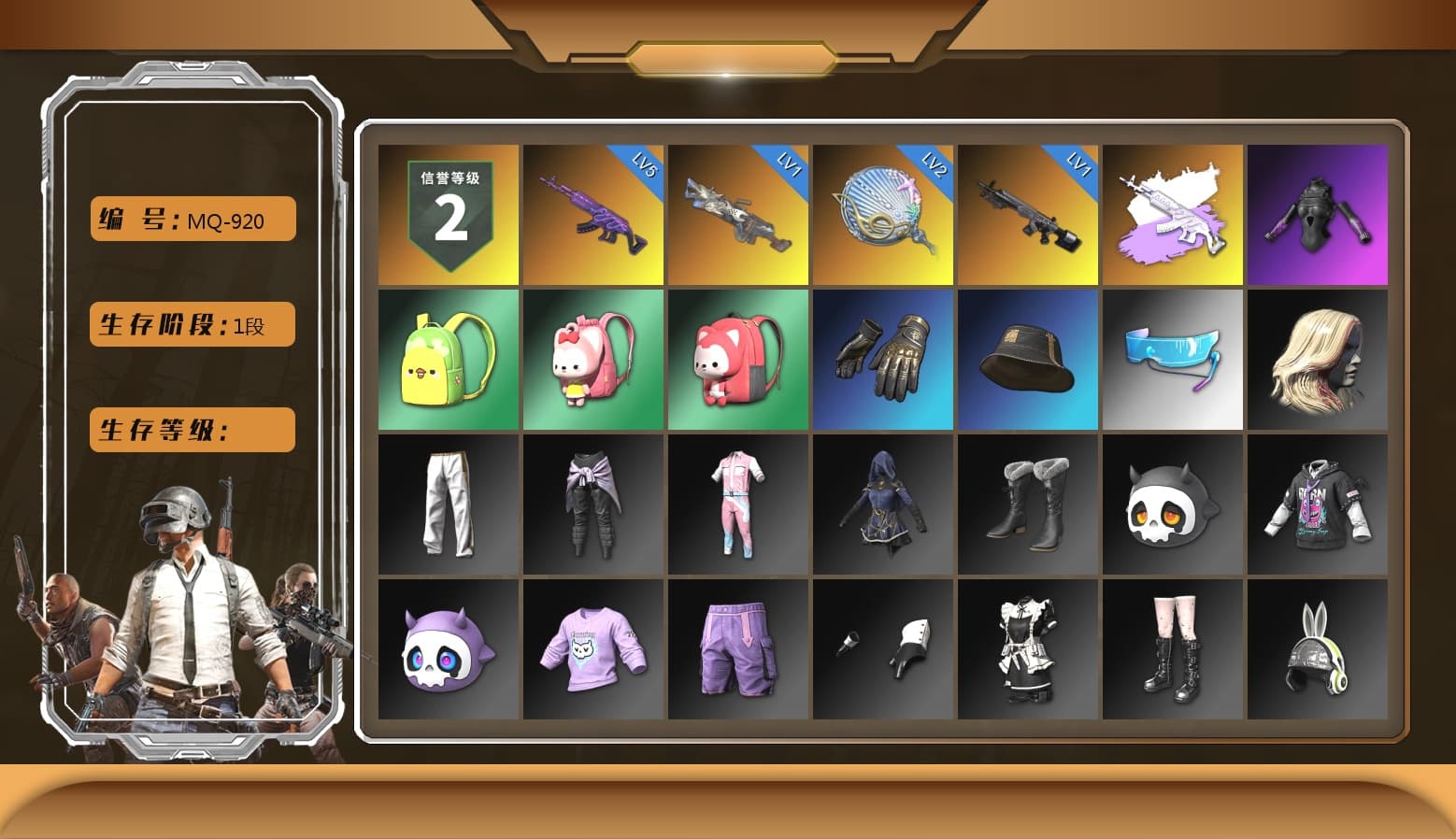Open the black bucket hat item
This screenshot has width=1456, height=839.
click(x=1028, y=360)
